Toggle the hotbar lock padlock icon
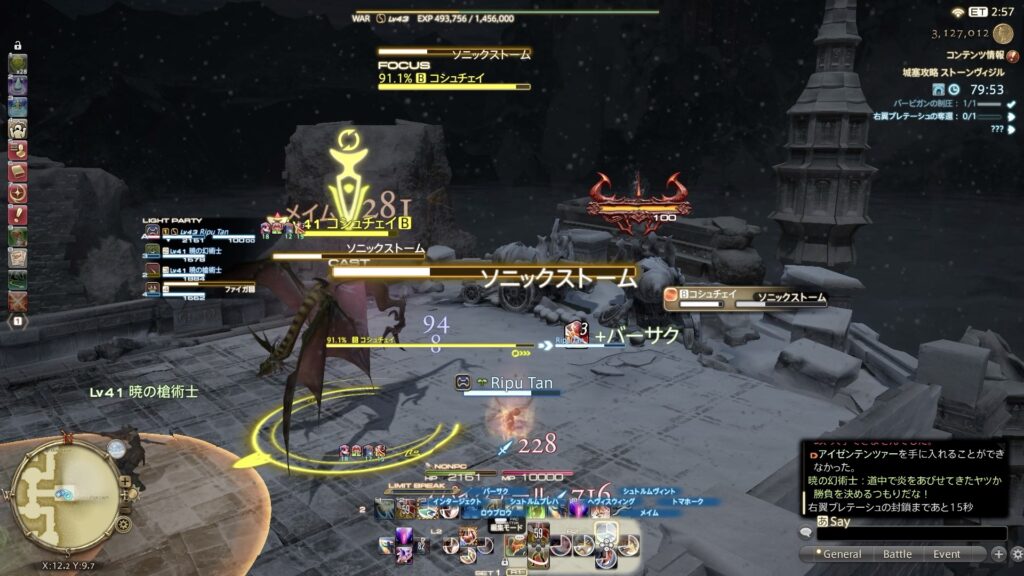 click(19, 46)
